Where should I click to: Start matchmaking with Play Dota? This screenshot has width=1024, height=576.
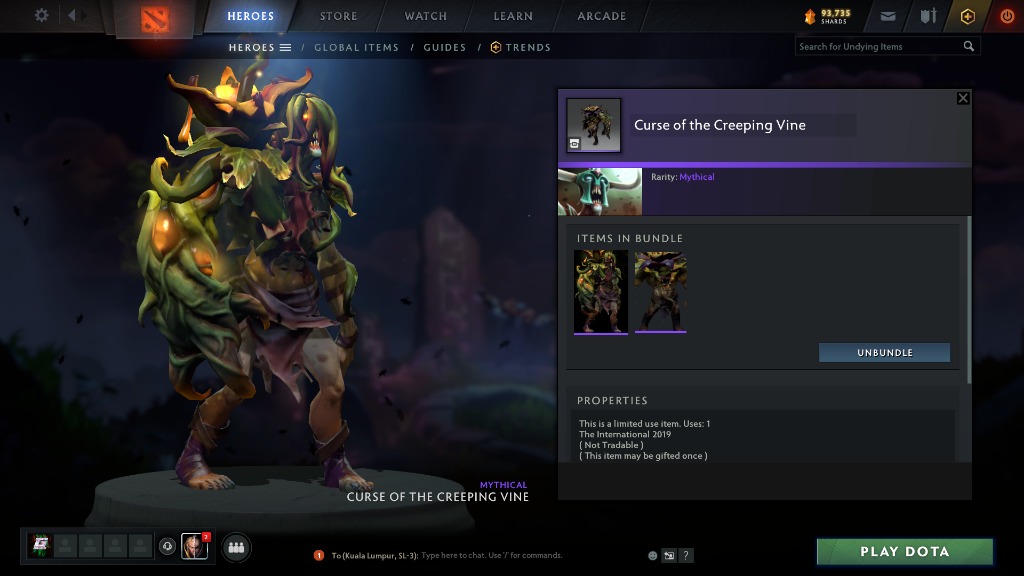pyautogui.click(x=904, y=552)
